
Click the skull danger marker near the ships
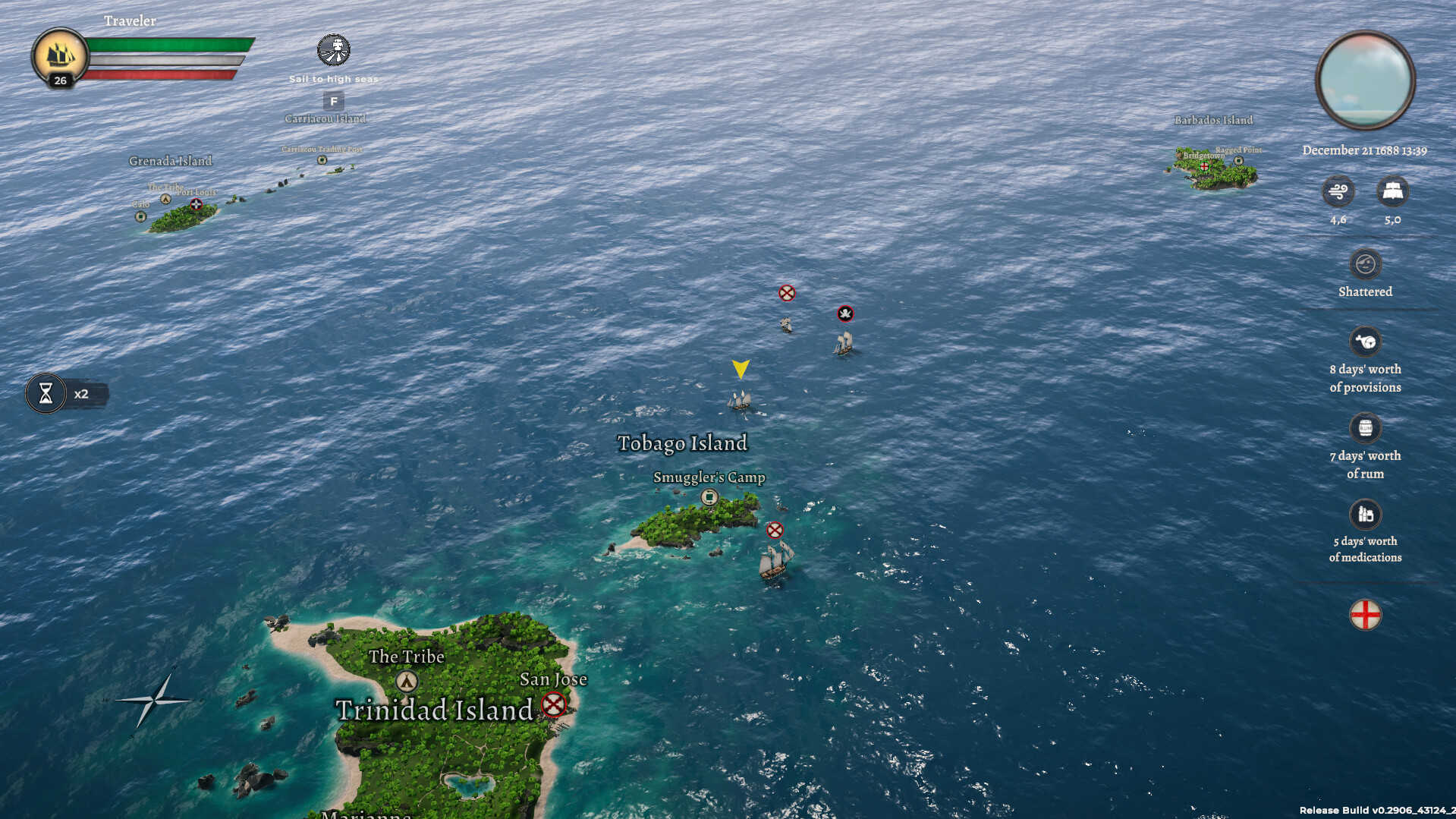click(x=844, y=313)
